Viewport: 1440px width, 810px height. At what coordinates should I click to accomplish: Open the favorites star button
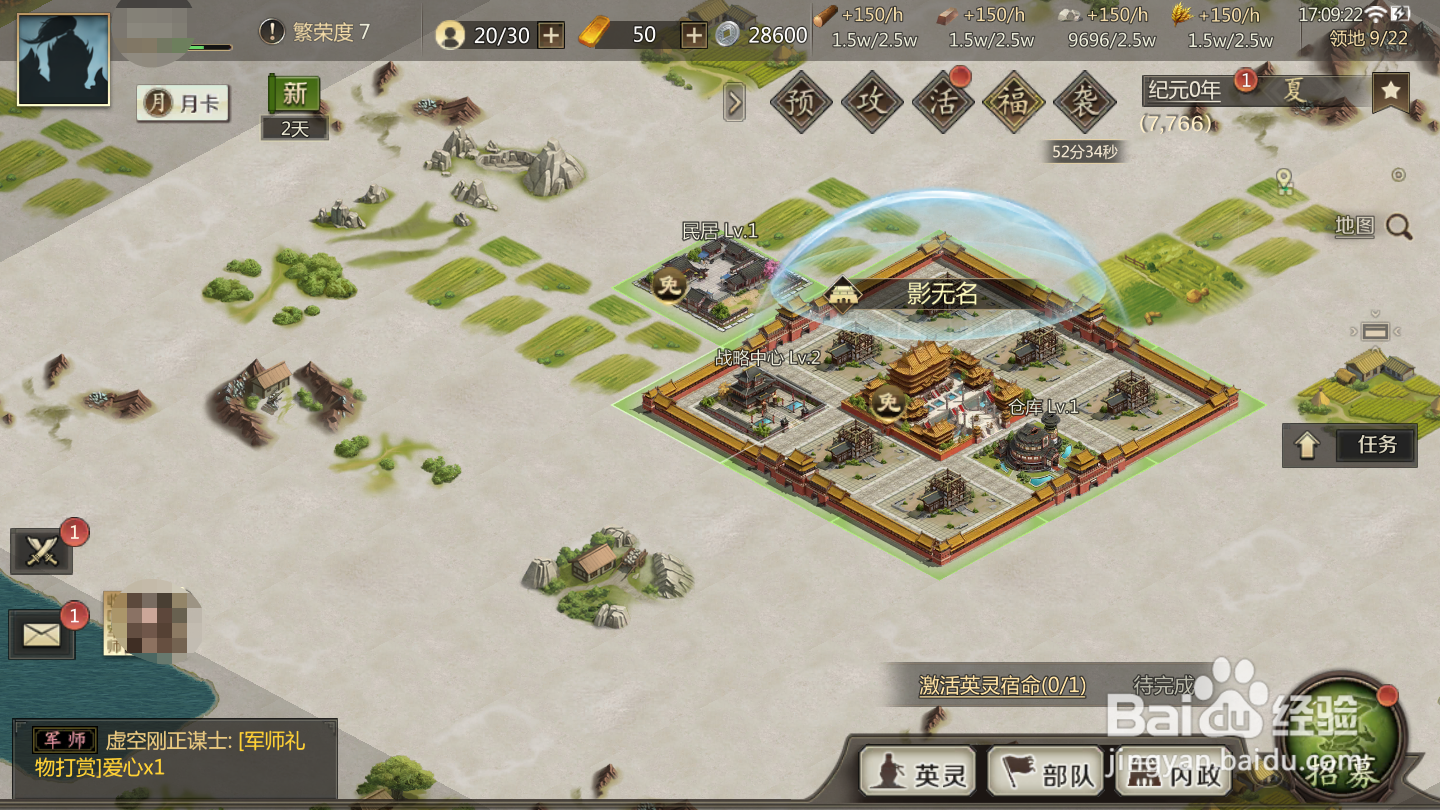coord(1390,92)
